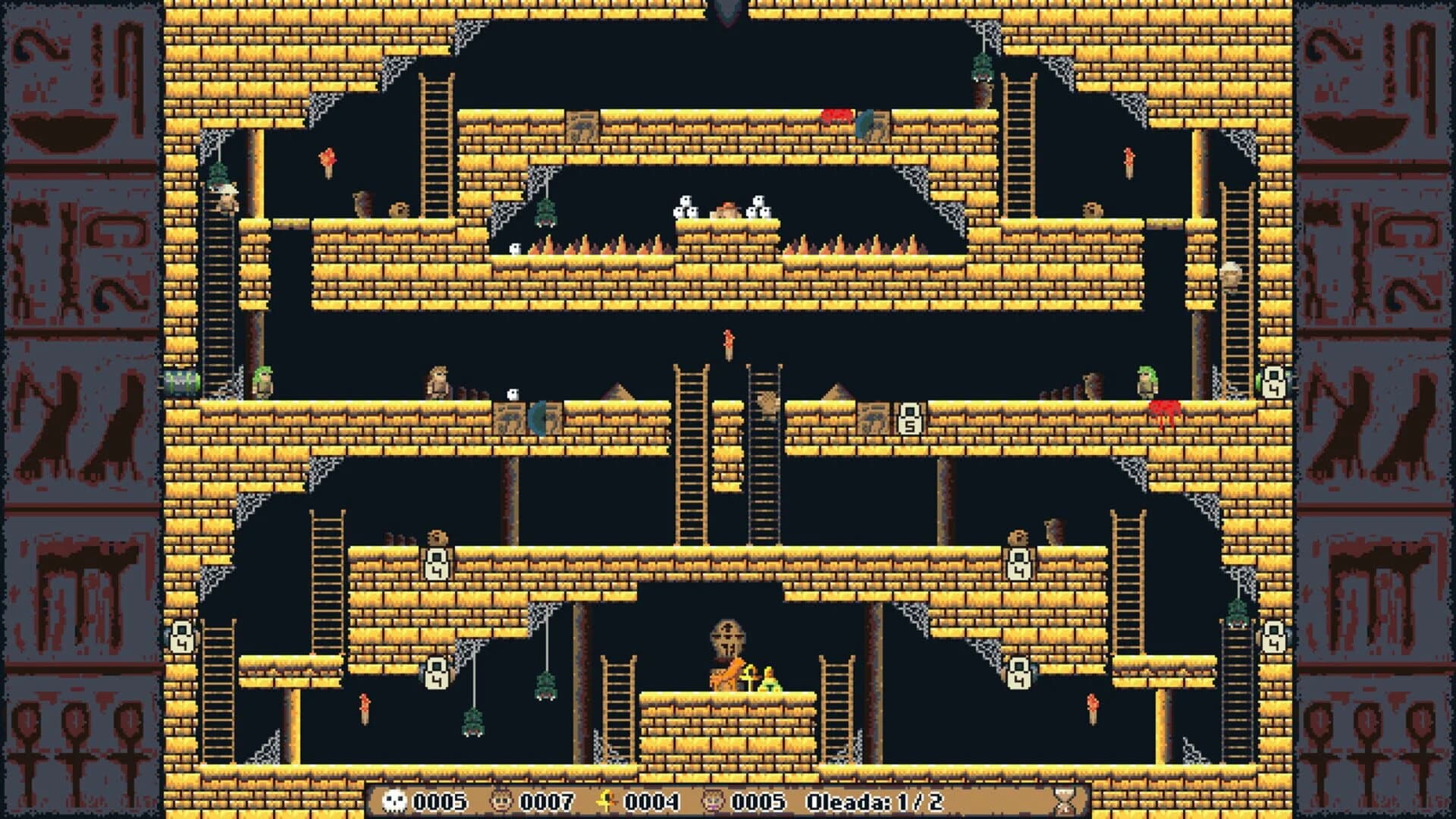The height and width of the screenshot is (819, 1456).
Task: Click the red crab creature on the top platform
Action: tap(834, 115)
